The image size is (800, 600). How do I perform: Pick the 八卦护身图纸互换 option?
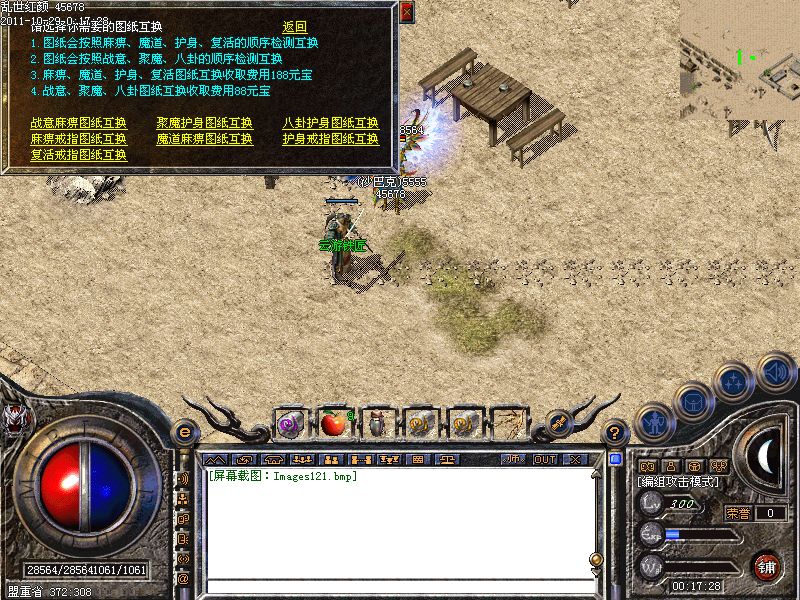pos(330,123)
